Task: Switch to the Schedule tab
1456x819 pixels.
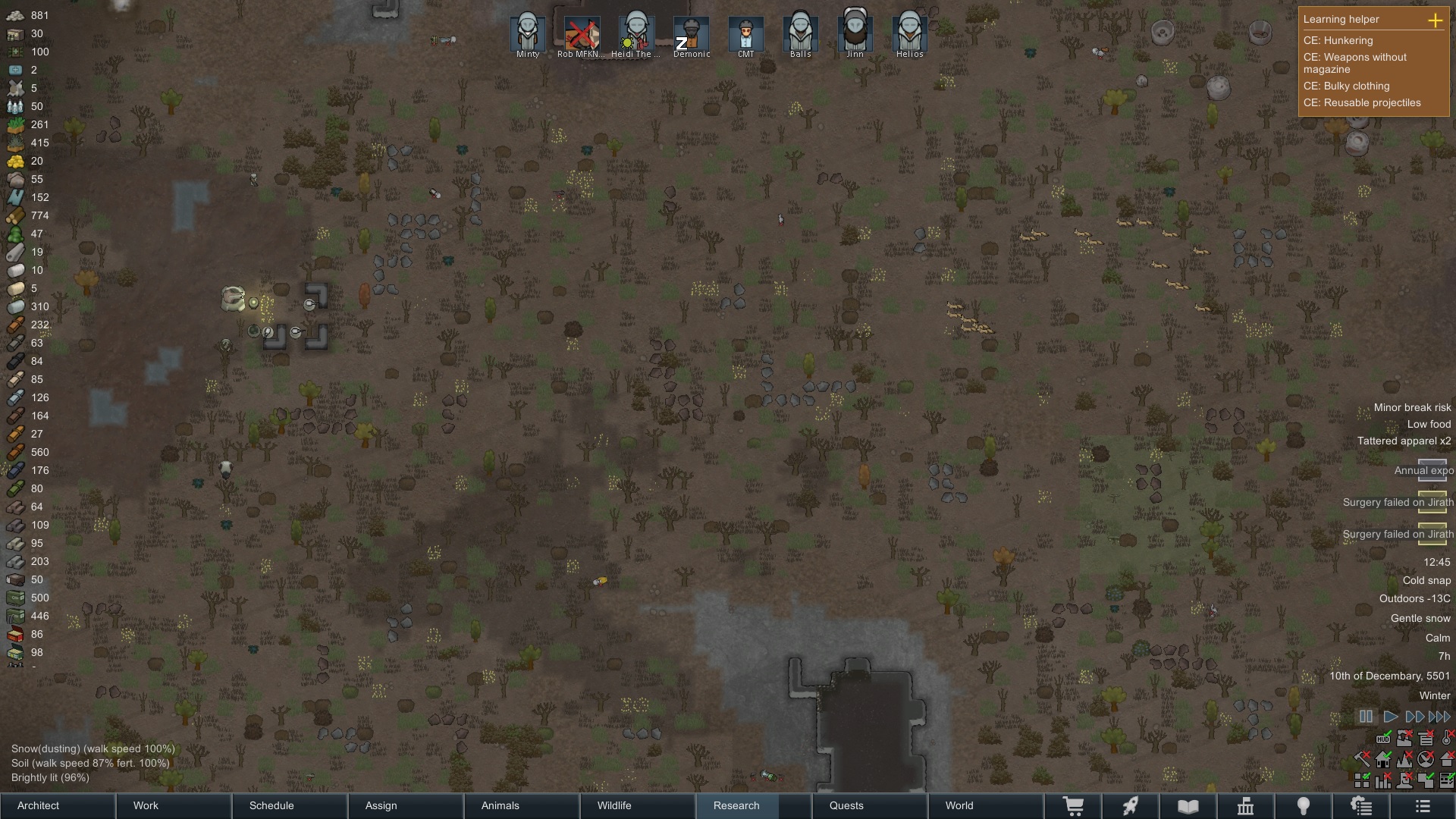Action: [290, 805]
